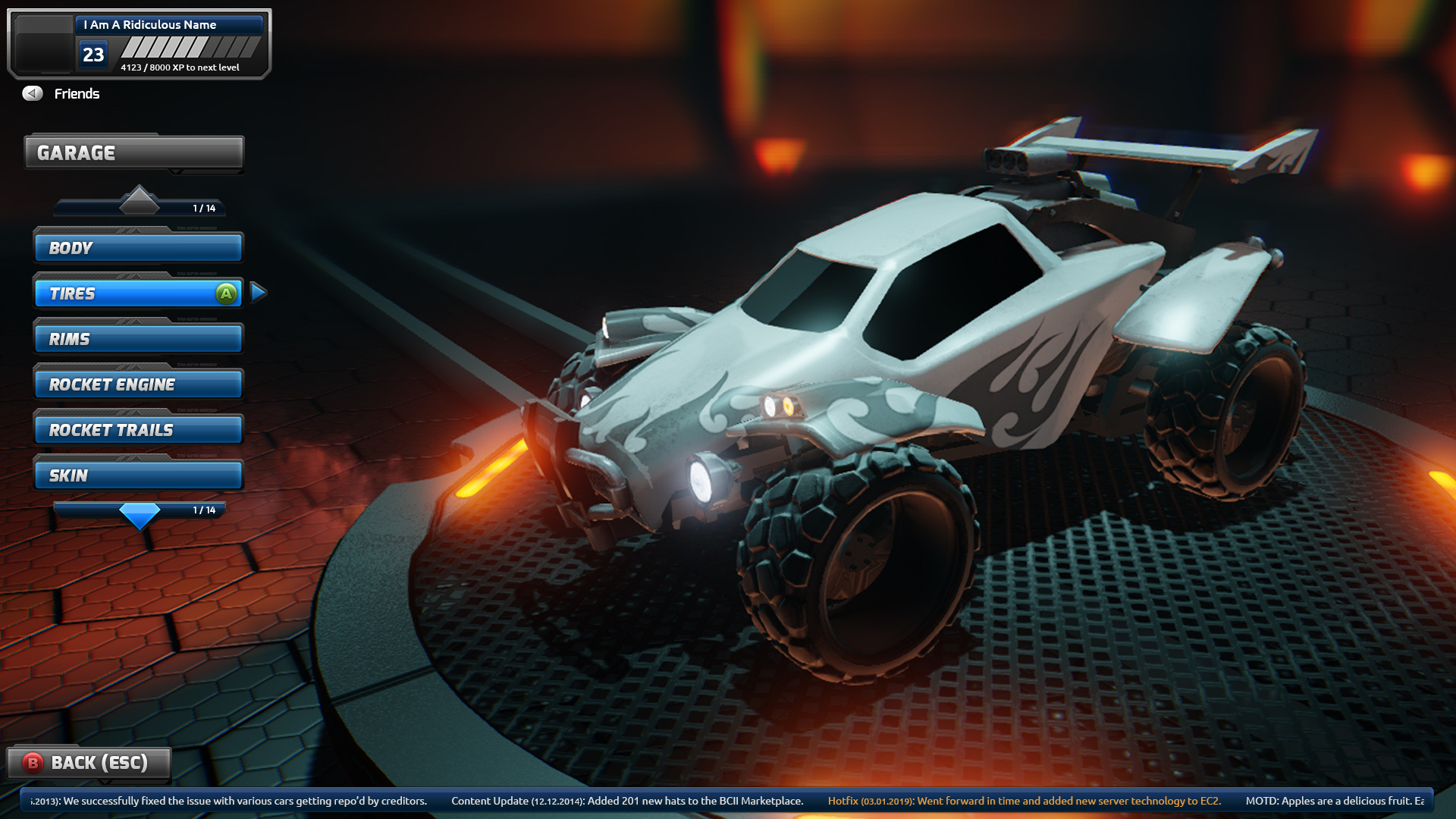The height and width of the screenshot is (819, 1456).
Task: Open the Rocket Engine options
Action: (138, 384)
